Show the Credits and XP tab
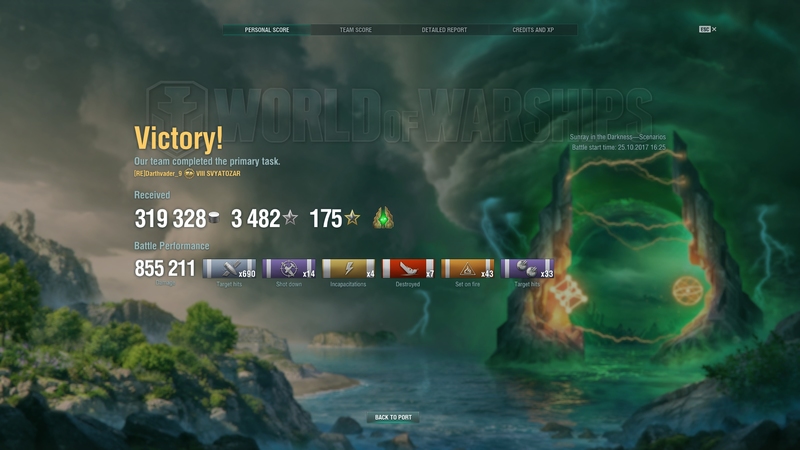 pos(532,30)
